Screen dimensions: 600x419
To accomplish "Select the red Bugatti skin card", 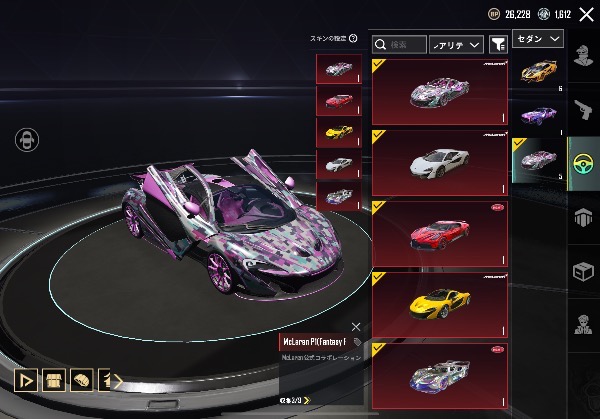I will click(x=439, y=233).
